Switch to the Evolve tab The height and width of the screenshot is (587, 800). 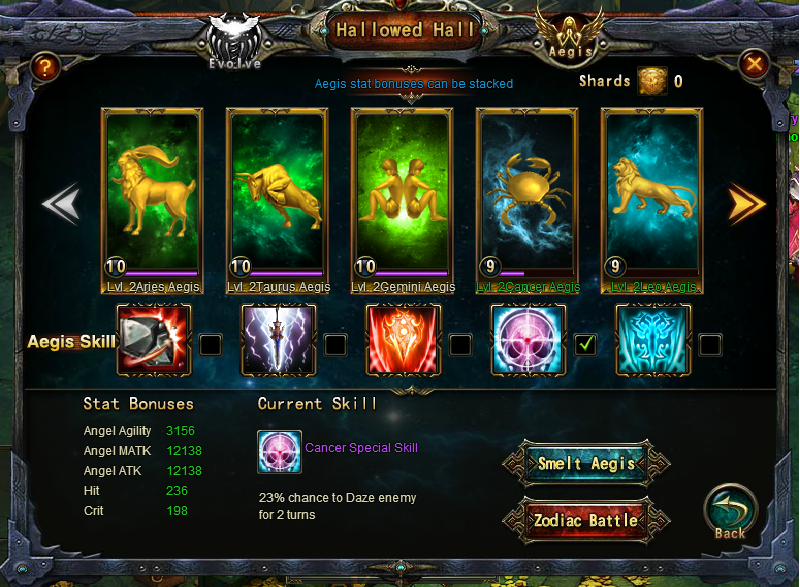(x=238, y=42)
